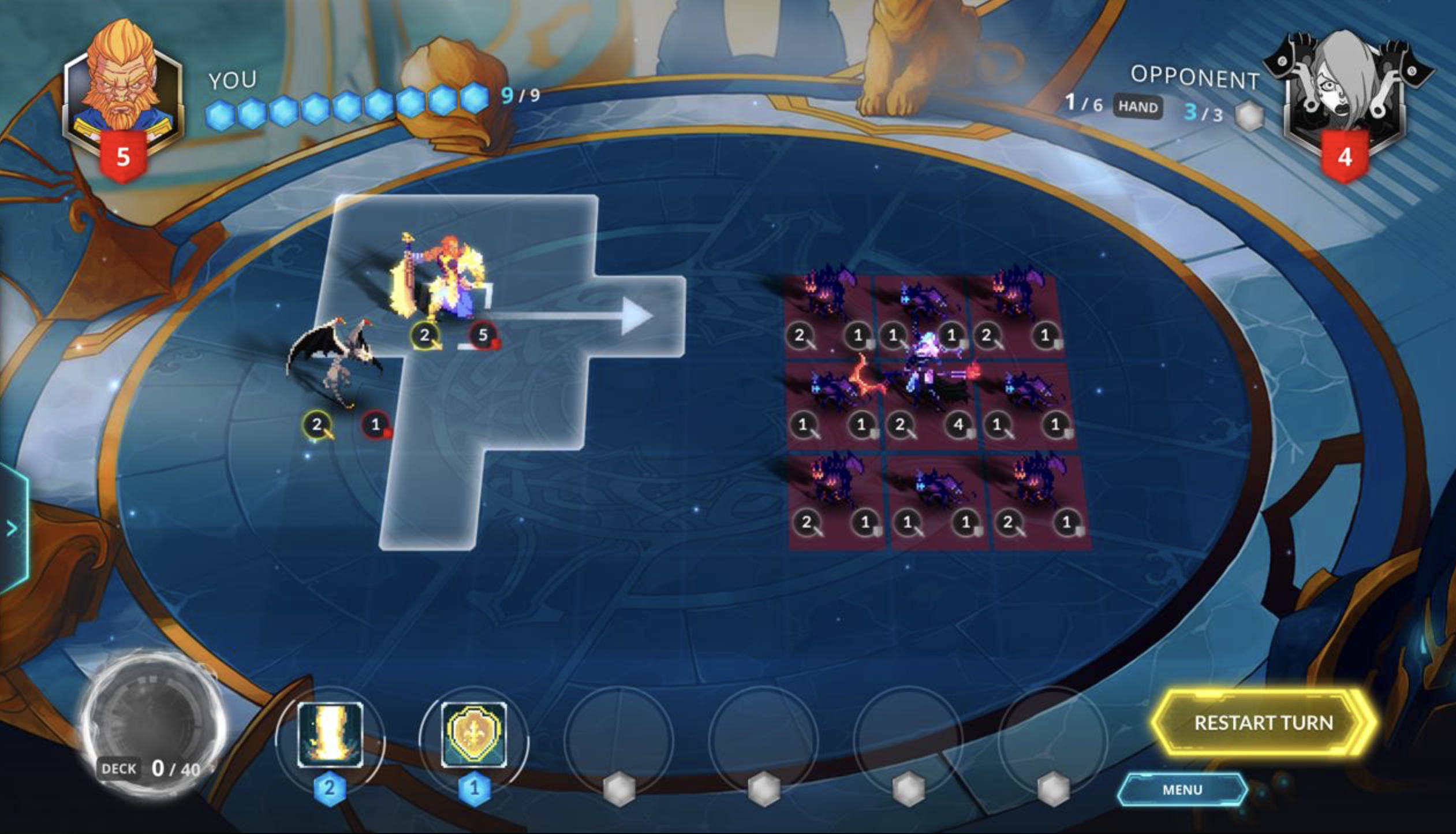
Task: Click the Restart Turn button
Action: tap(1263, 723)
